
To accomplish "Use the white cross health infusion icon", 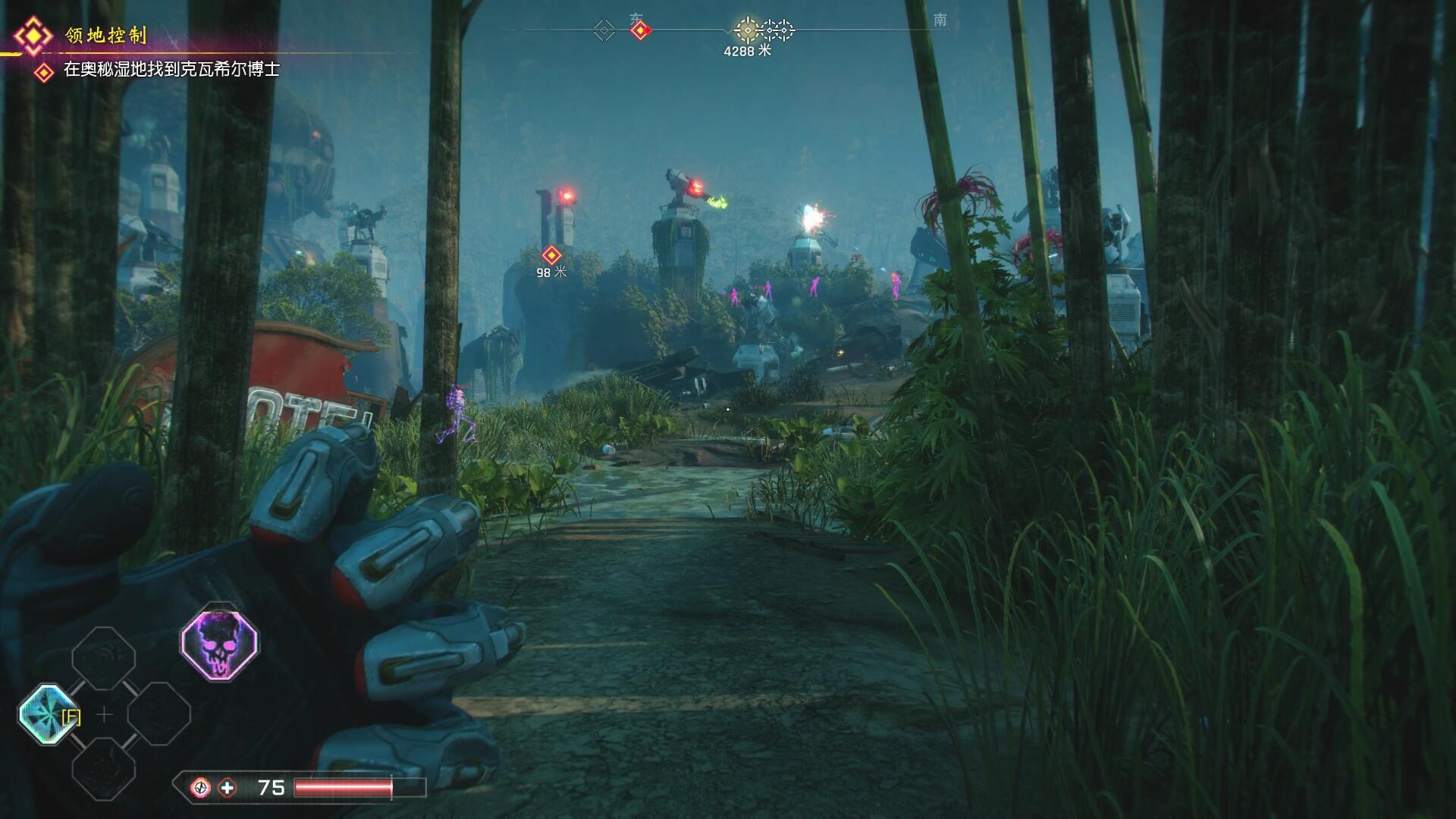I will tap(227, 788).
